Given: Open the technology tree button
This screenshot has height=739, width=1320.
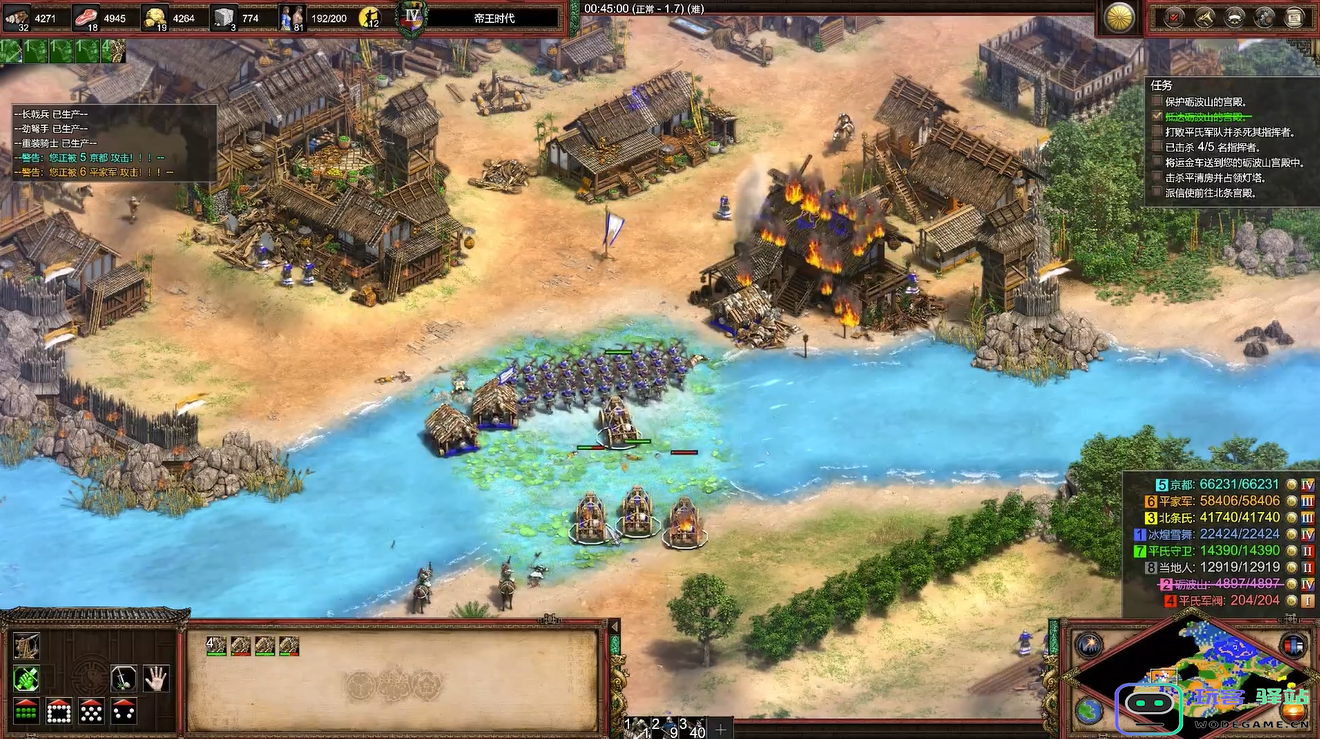Looking at the screenshot, I should pyautogui.click(x=1235, y=16).
